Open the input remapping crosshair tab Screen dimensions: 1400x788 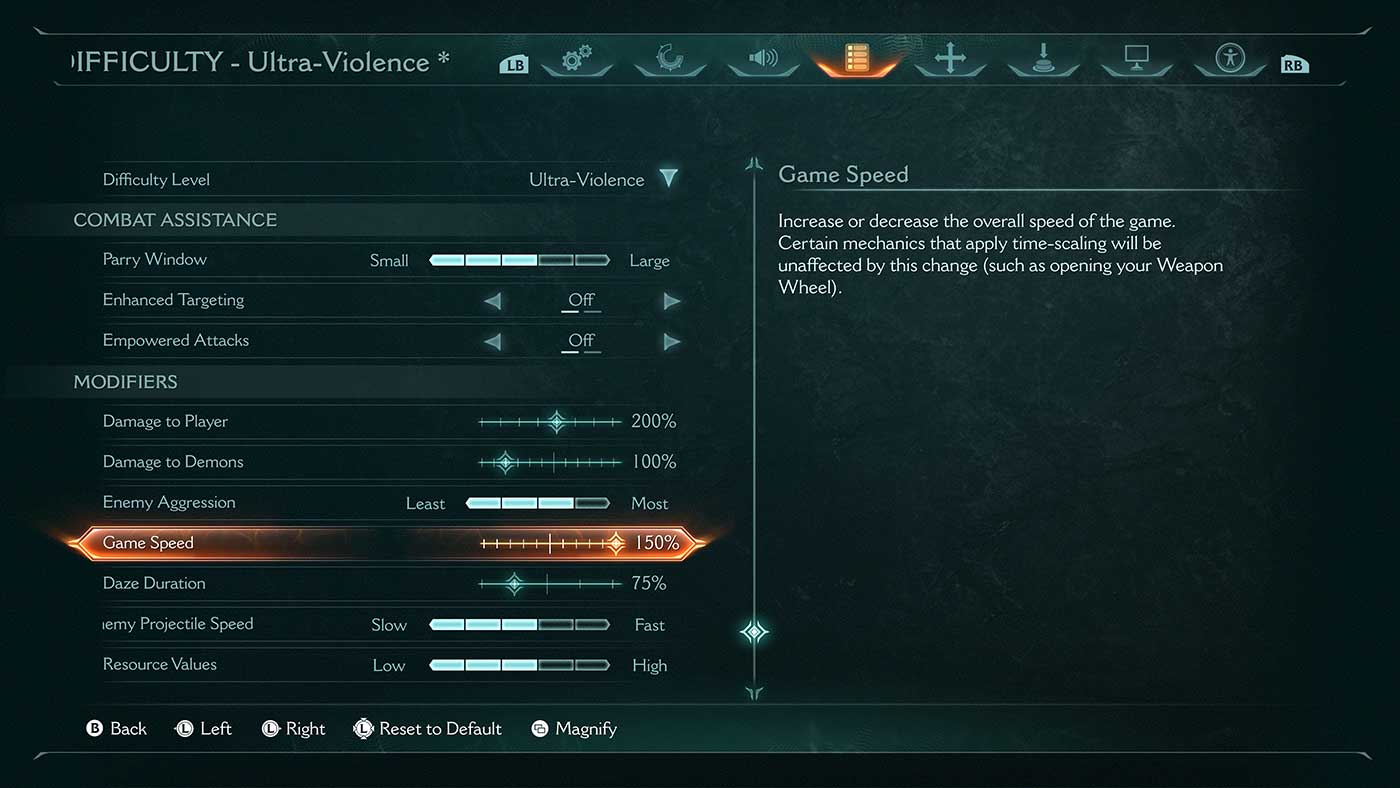click(949, 60)
